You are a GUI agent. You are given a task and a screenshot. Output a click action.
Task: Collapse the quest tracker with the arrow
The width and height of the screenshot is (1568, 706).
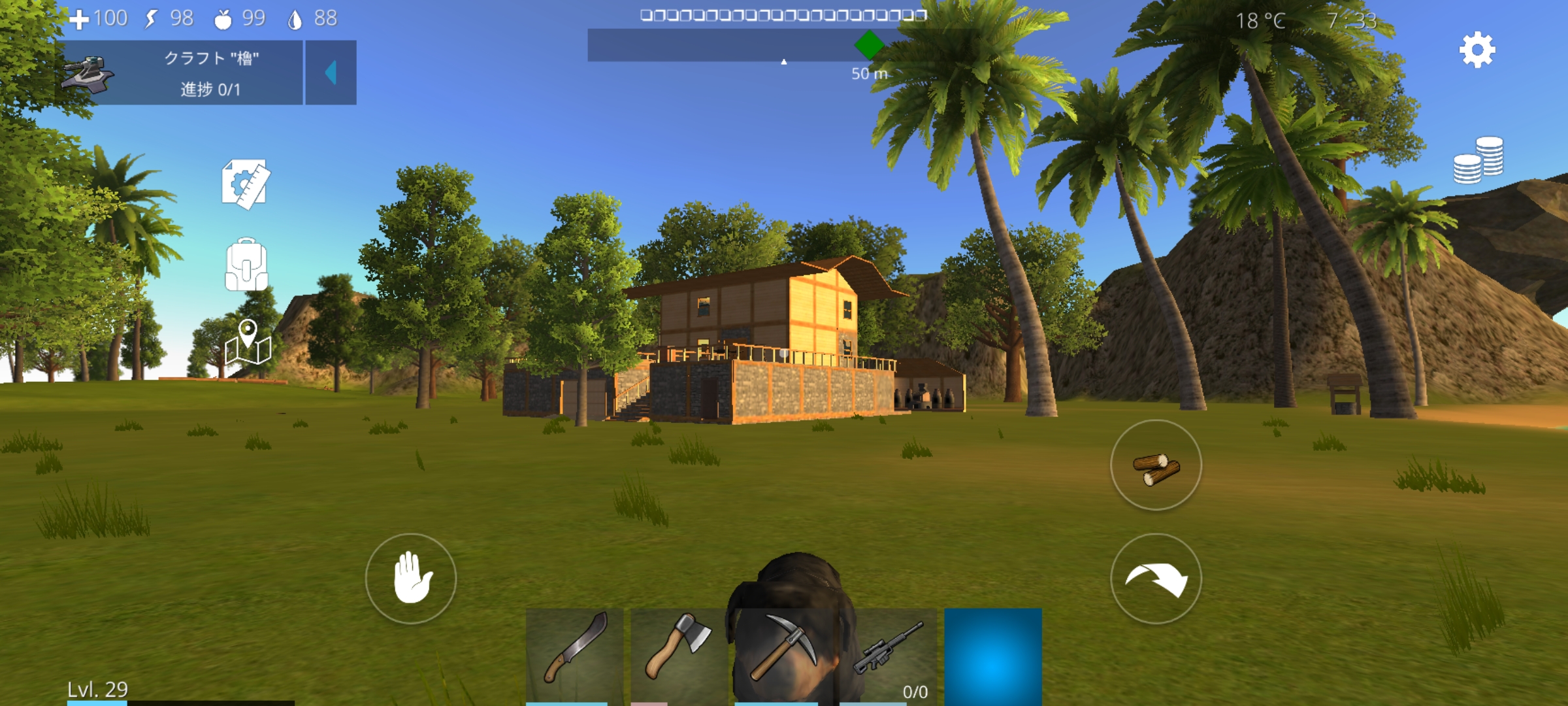[331, 73]
